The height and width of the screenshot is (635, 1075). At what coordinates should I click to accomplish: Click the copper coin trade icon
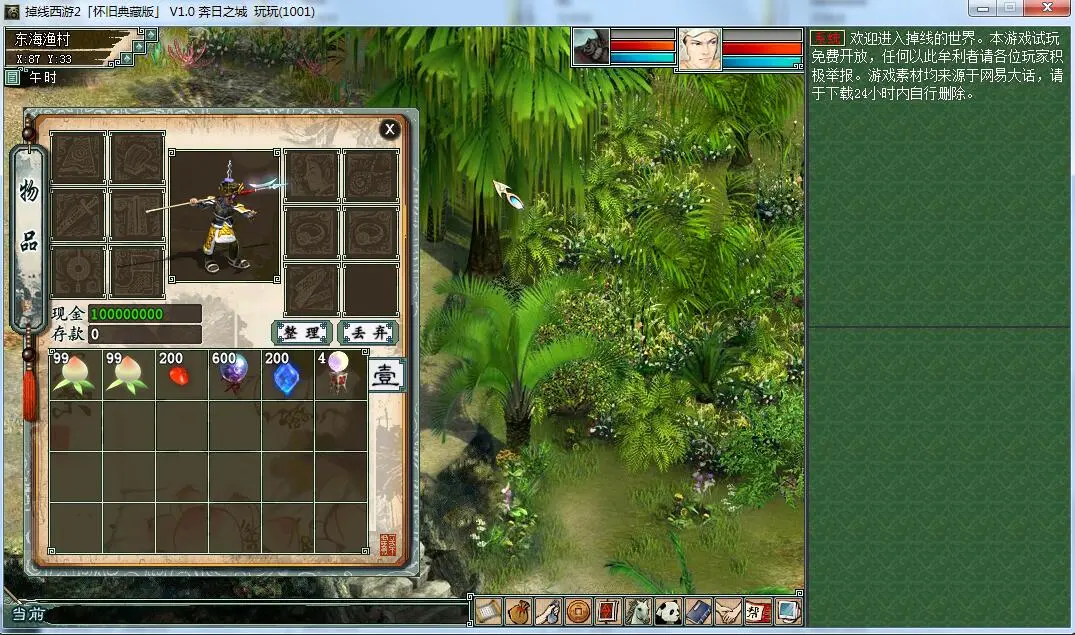(578, 611)
